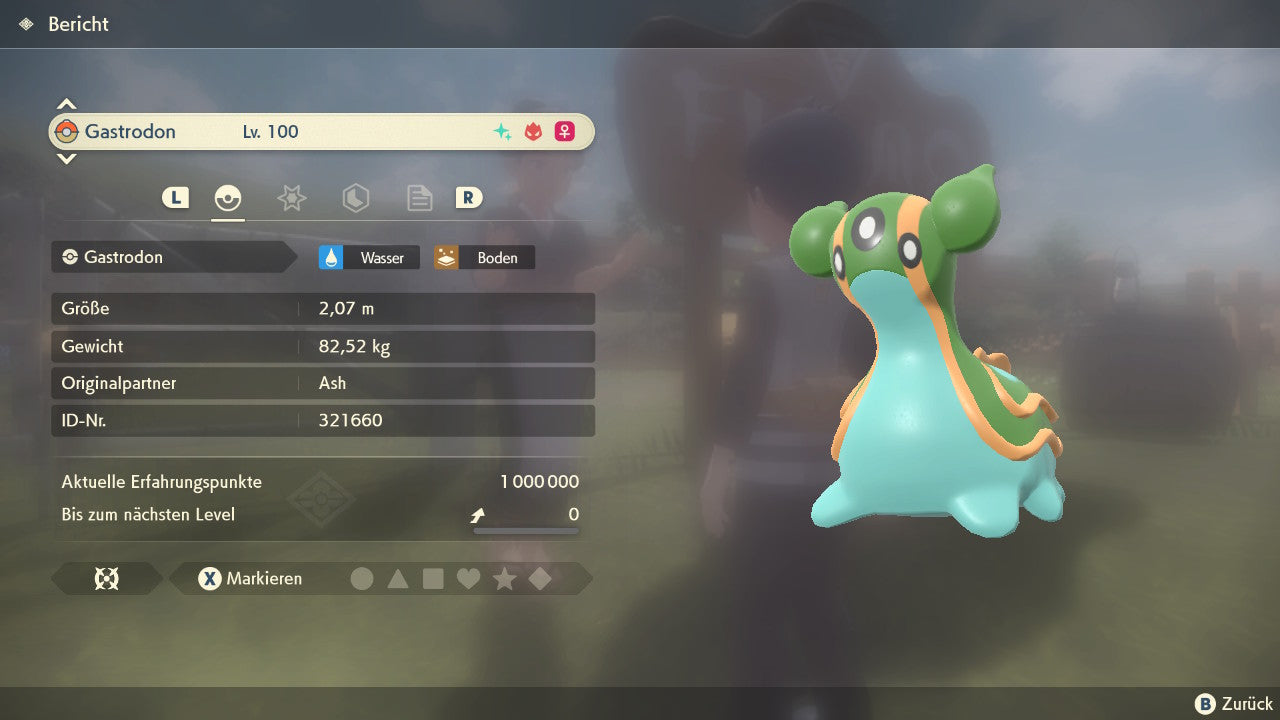This screenshot has height=720, width=1280.
Task: Toggle the circle marking
Action: 362,578
